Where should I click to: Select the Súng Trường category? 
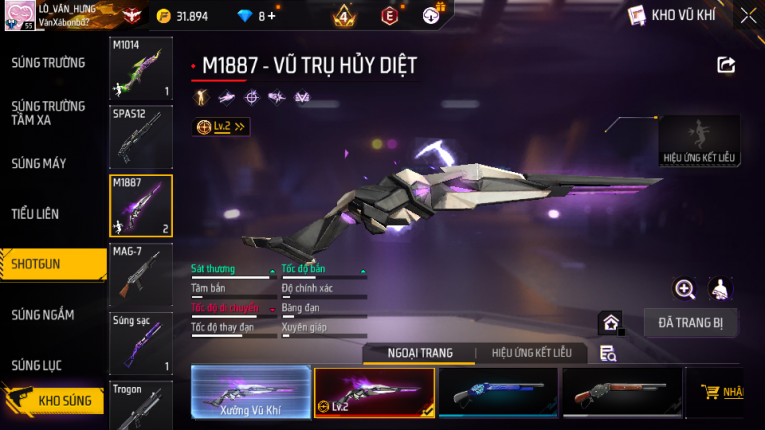click(x=49, y=63)
